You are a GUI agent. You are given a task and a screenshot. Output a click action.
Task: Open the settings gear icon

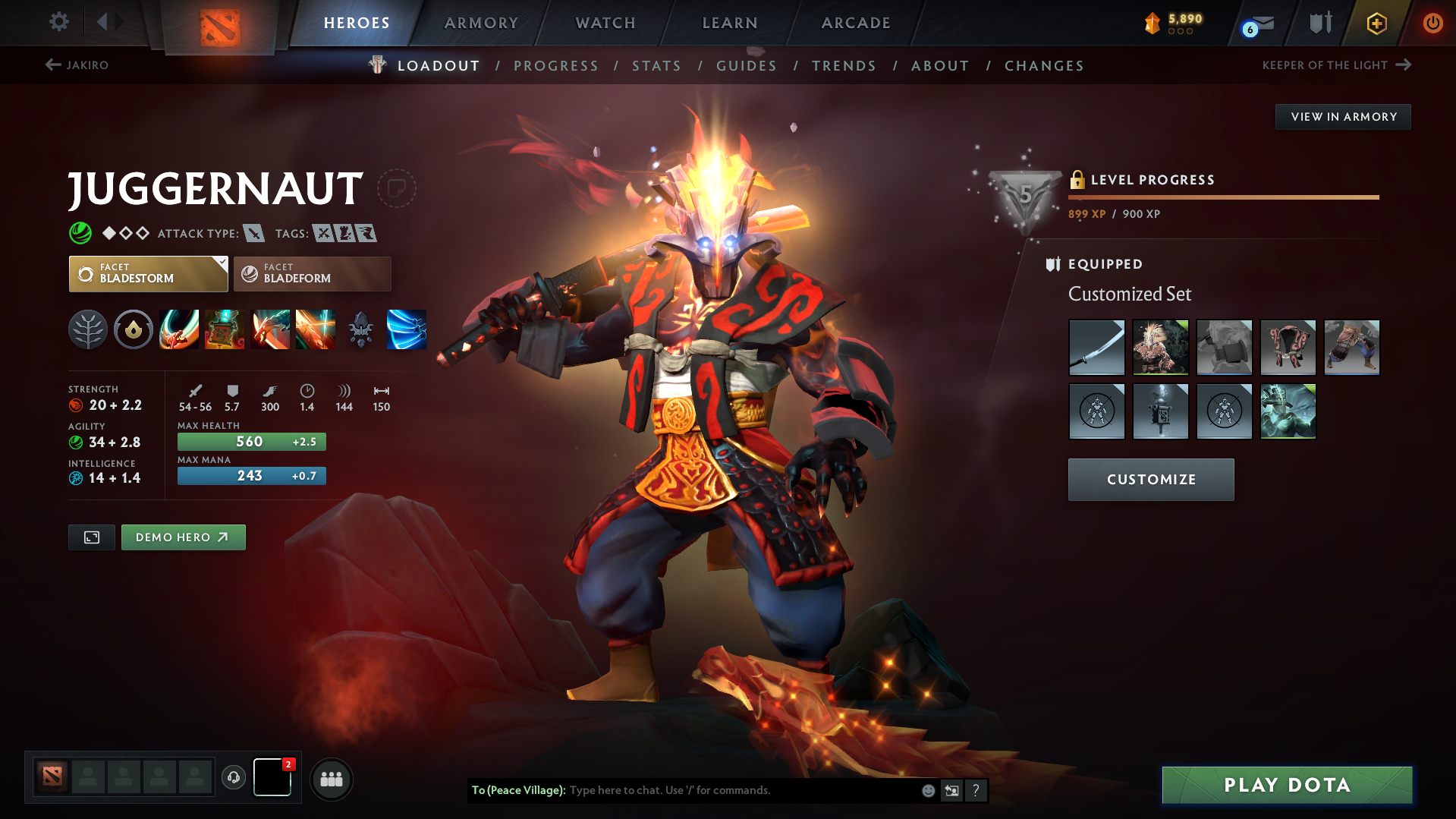[x=59, y=23]
